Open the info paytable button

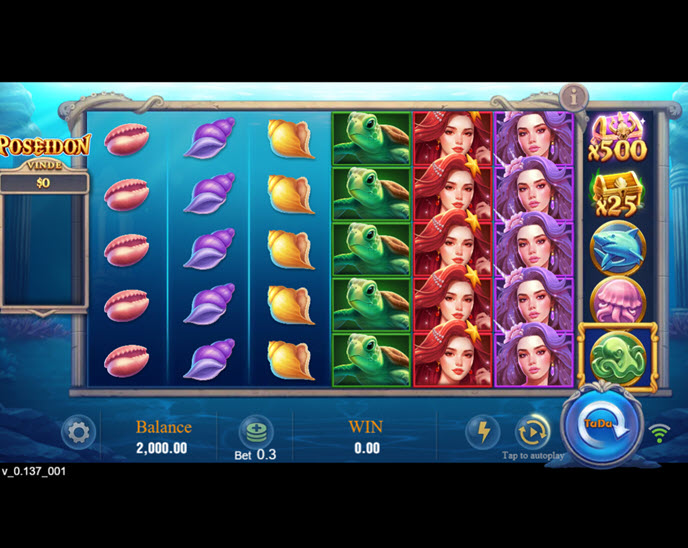(x=574, y=97)
